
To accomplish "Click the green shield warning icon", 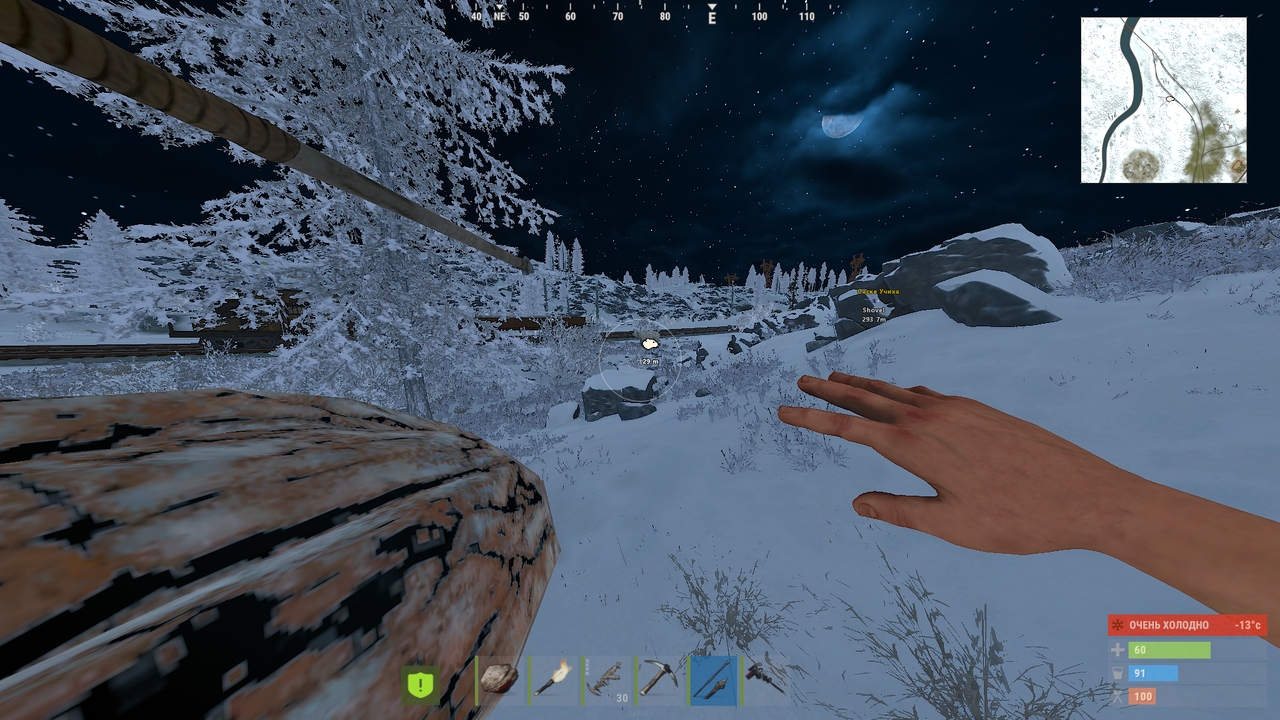I will [x=421, y=684].
